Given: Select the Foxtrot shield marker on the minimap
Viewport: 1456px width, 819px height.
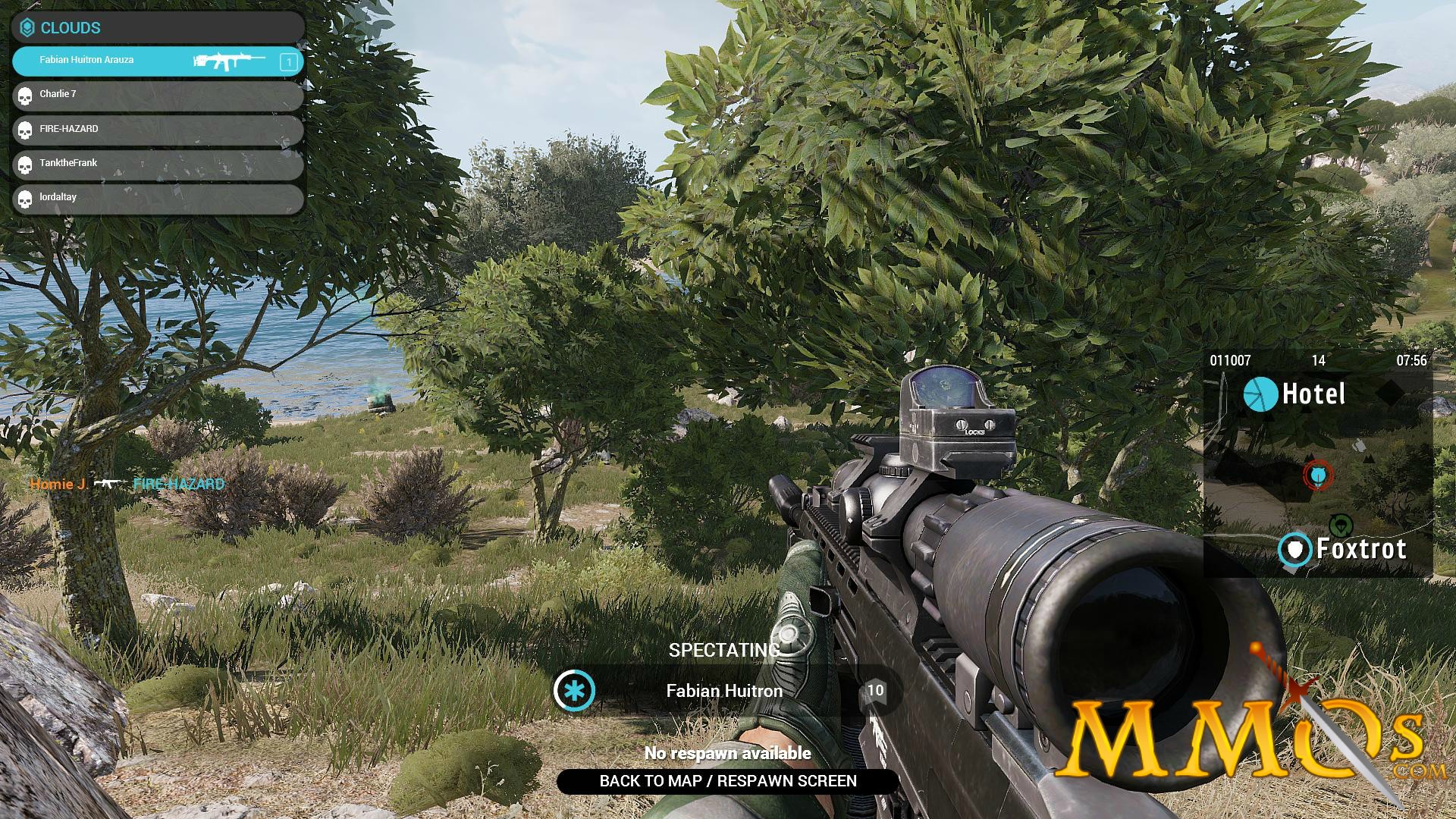Looking at the screenshot, I should (x=1295, y=549).
